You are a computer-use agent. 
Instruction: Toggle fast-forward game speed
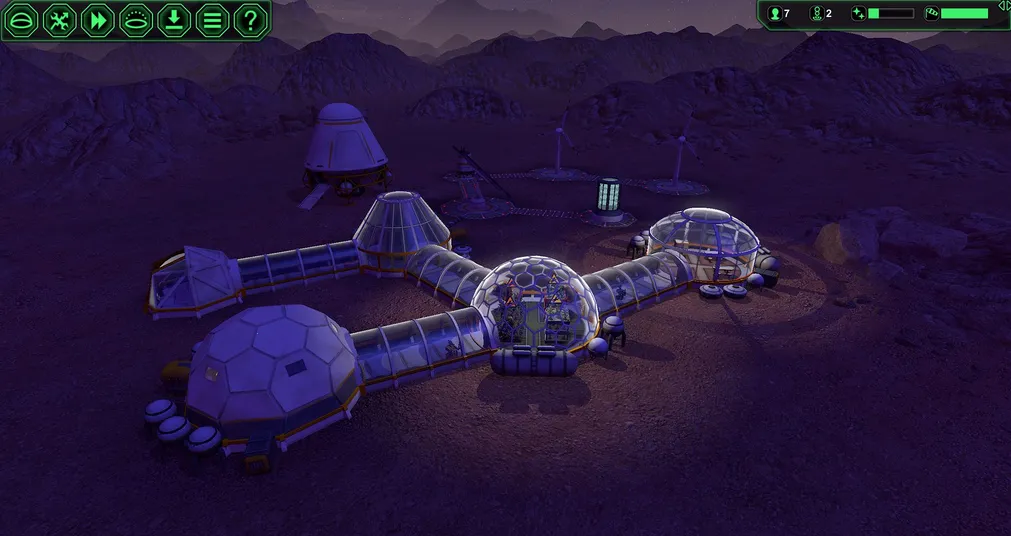[x=97, y=19]
